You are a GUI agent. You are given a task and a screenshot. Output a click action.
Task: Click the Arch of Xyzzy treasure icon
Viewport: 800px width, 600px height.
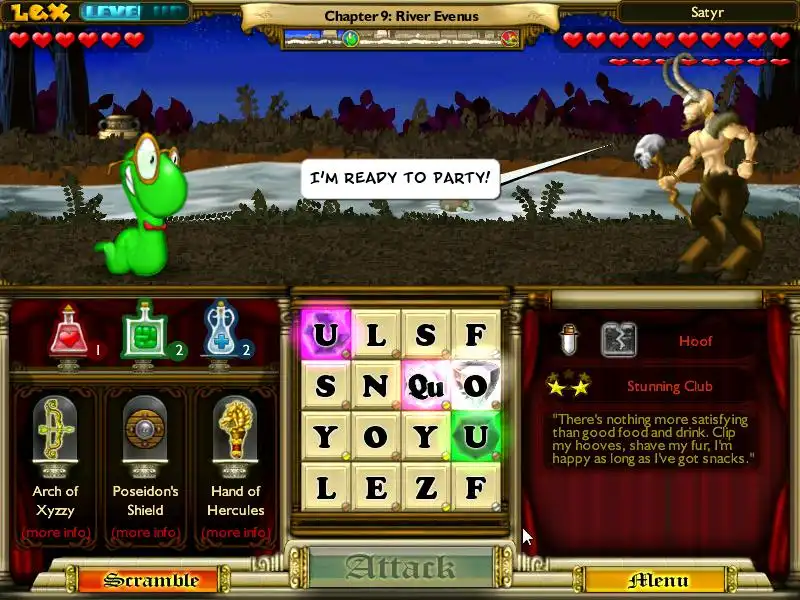(x=55, y=432)
